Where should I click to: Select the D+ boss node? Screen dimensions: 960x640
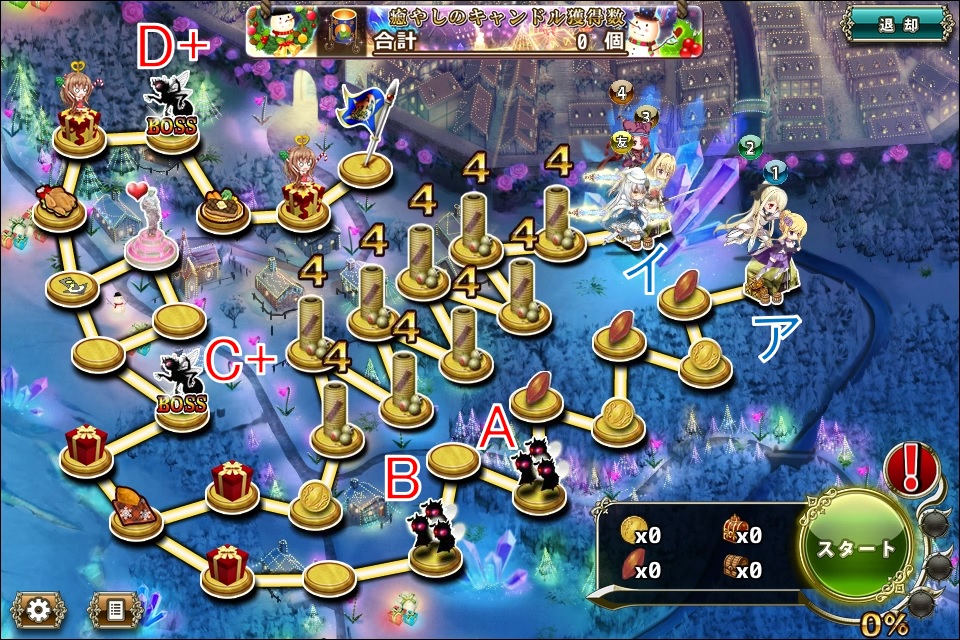[172, 115]
